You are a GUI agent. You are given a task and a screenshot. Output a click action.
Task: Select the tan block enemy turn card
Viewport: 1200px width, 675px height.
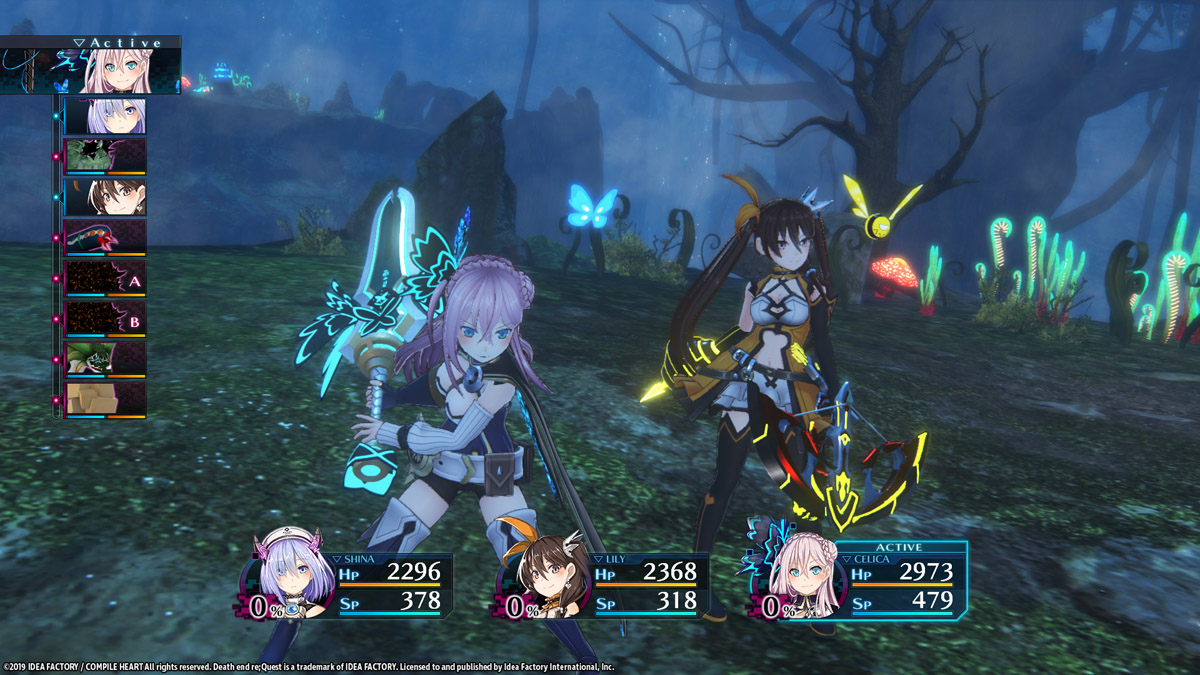point(105,400)
